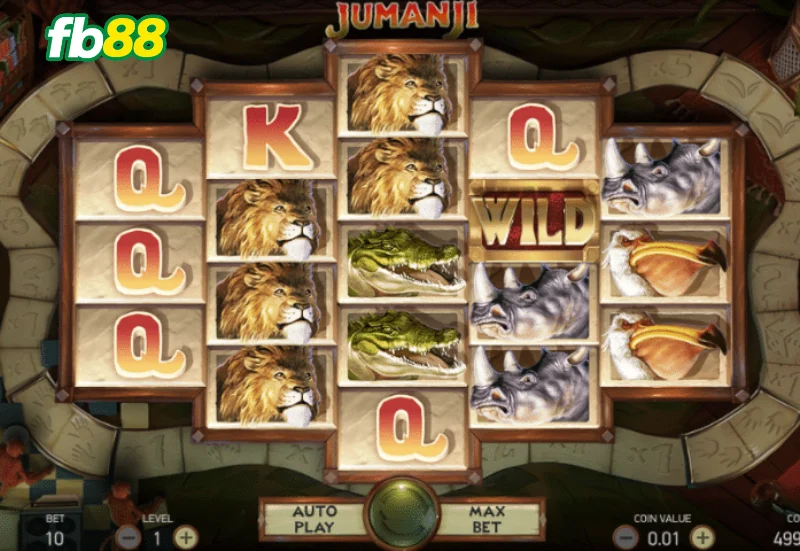Image resolution: width=800 pixels, height=551 pixels.
Task: Click the Auto Play button
Action: (312, 518)
